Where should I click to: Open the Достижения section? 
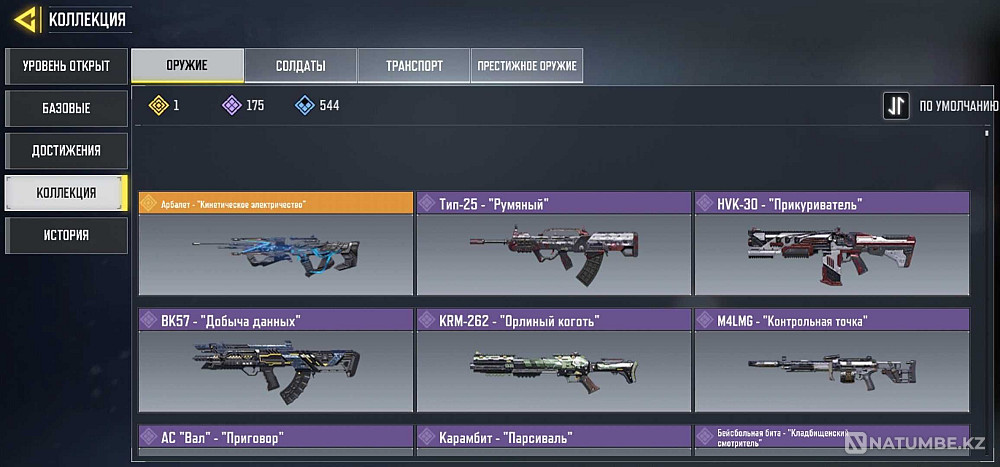pyautogui.click(x=66, y=150)
